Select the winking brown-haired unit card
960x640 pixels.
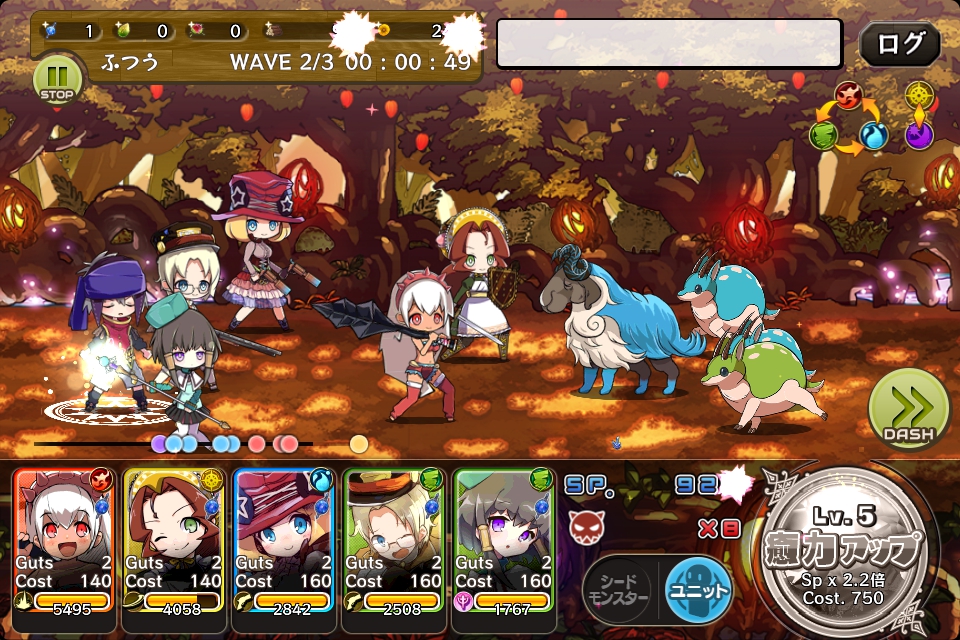pos(175,540)
